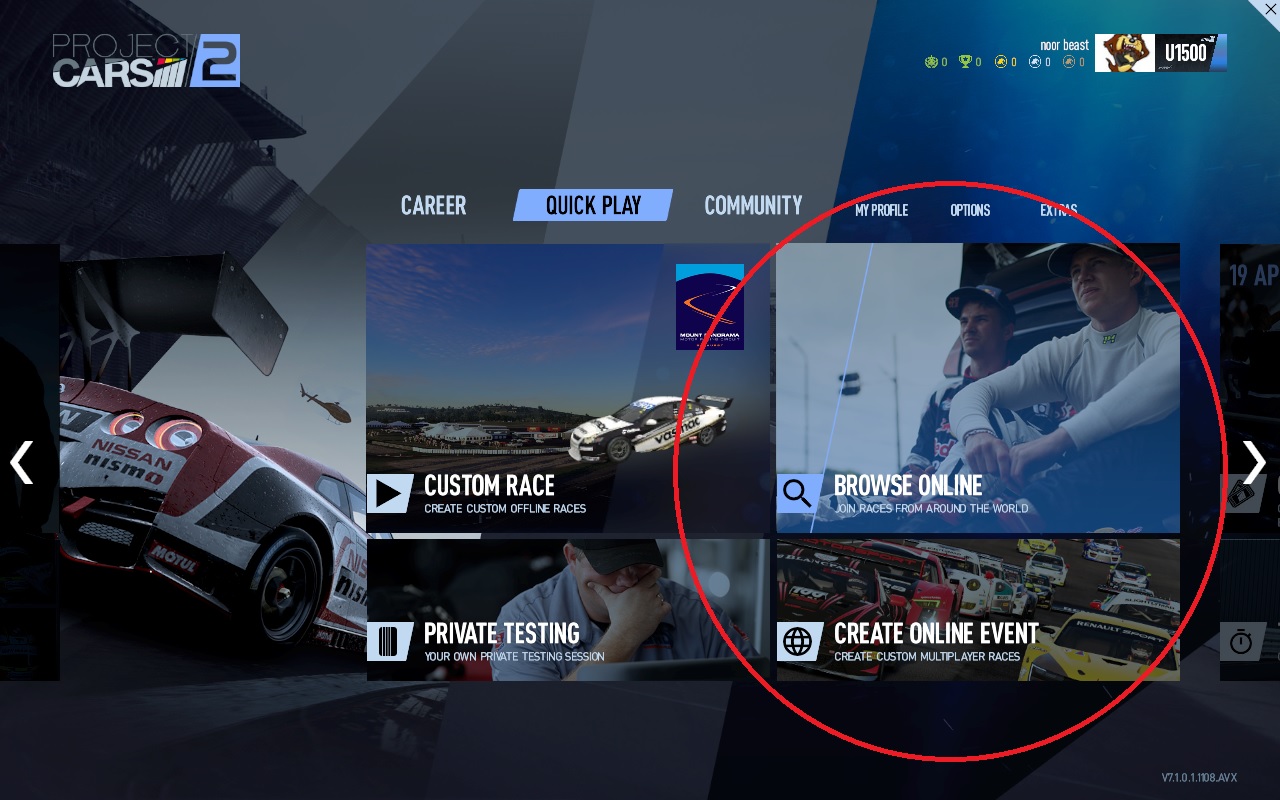Click the globe icon on Create Online Event

click(x=797, y=643)
